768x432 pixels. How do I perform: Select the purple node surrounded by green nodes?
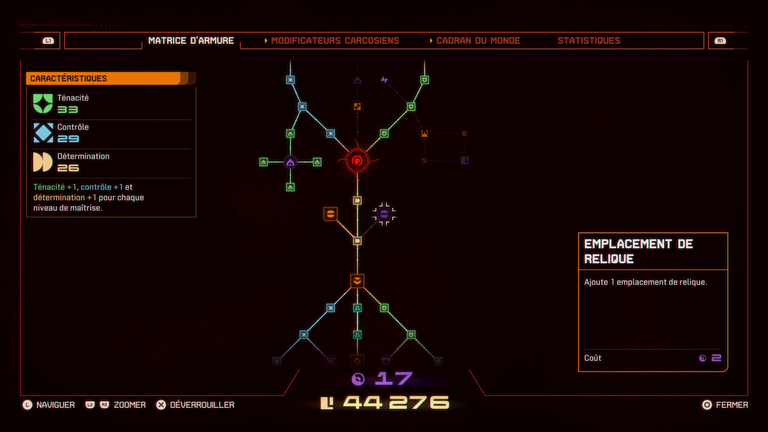290,161
